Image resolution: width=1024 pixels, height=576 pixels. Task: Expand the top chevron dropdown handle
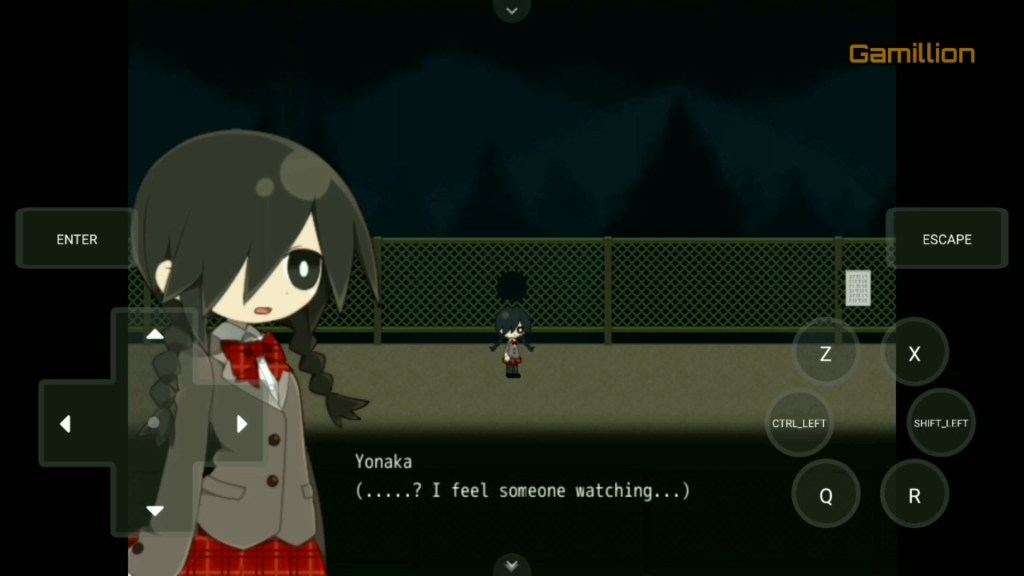(x=512, y=10)
